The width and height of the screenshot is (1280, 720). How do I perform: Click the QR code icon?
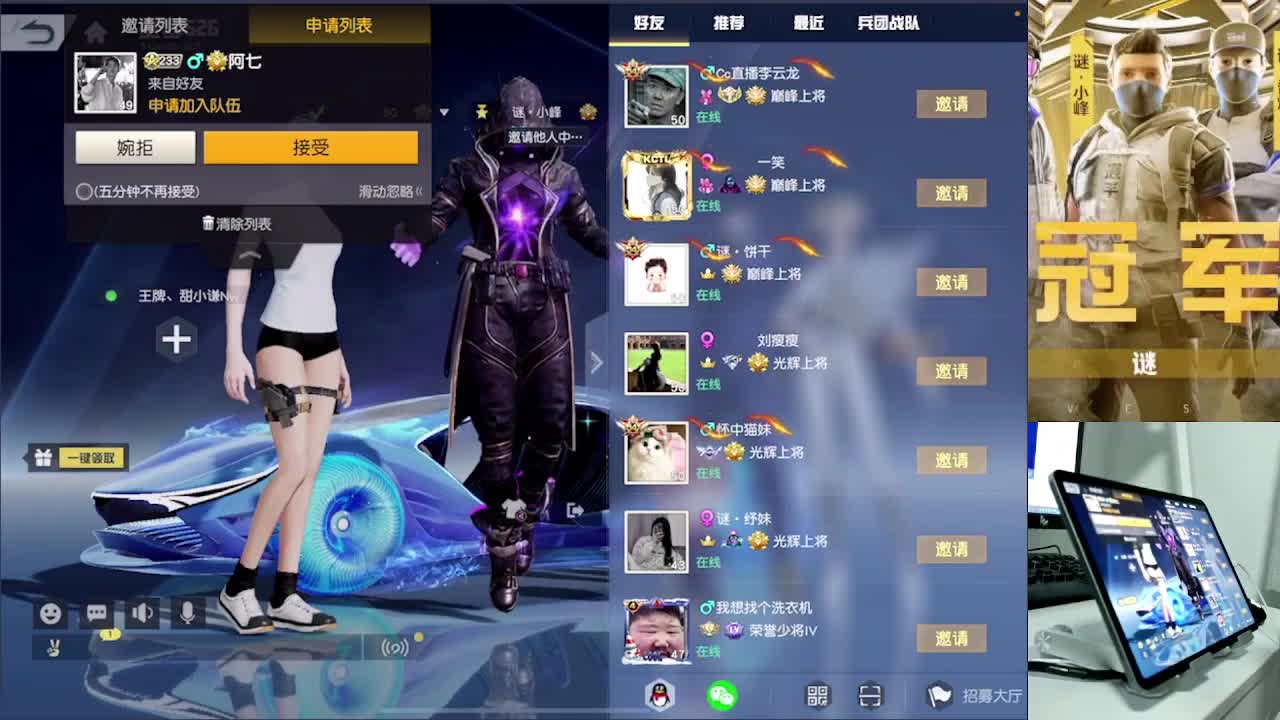pos(816,693)
